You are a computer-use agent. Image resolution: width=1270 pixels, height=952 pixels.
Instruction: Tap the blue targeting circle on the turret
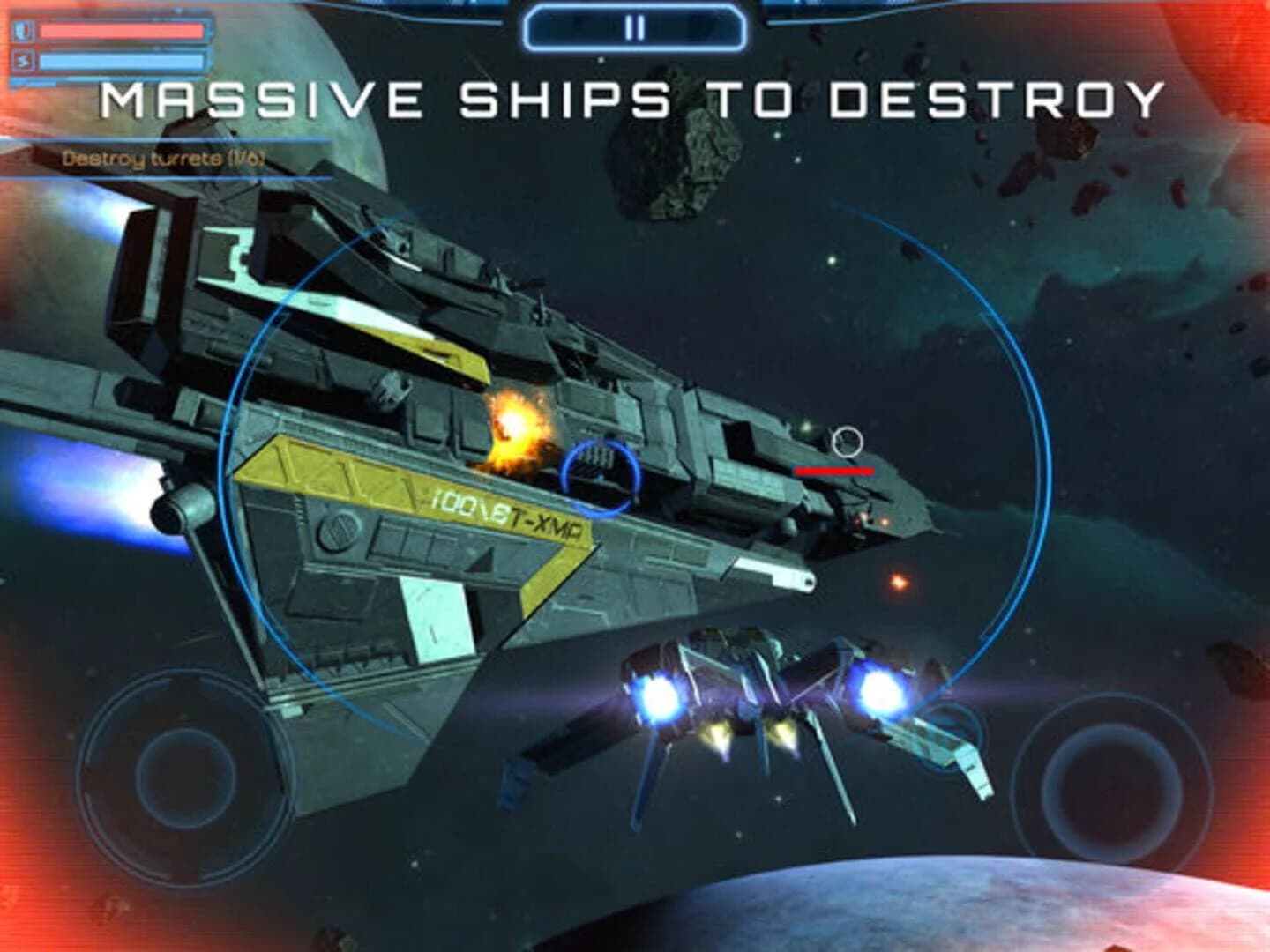click(600, 474)
